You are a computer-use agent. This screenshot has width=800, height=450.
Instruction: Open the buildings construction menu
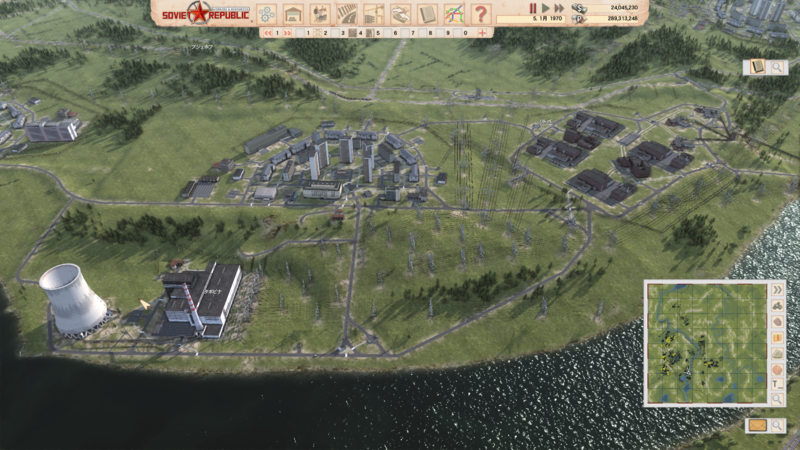coord(293,14)
